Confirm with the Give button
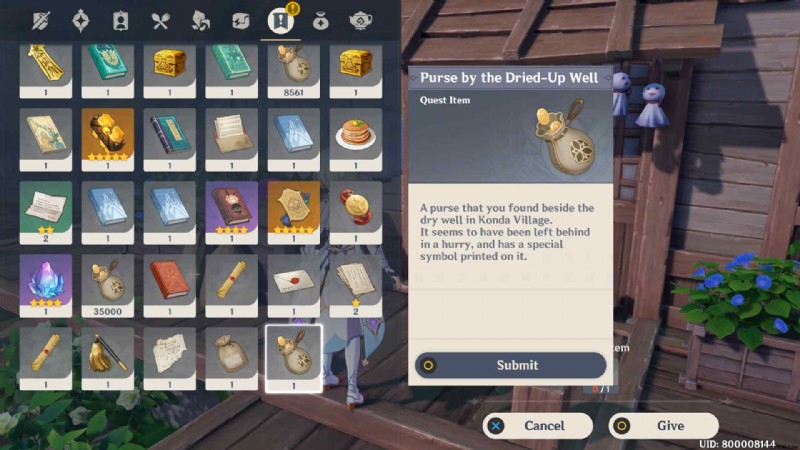The width and height of the screenshot is (800, 450). pyautogui.click(x=663, y=425)
